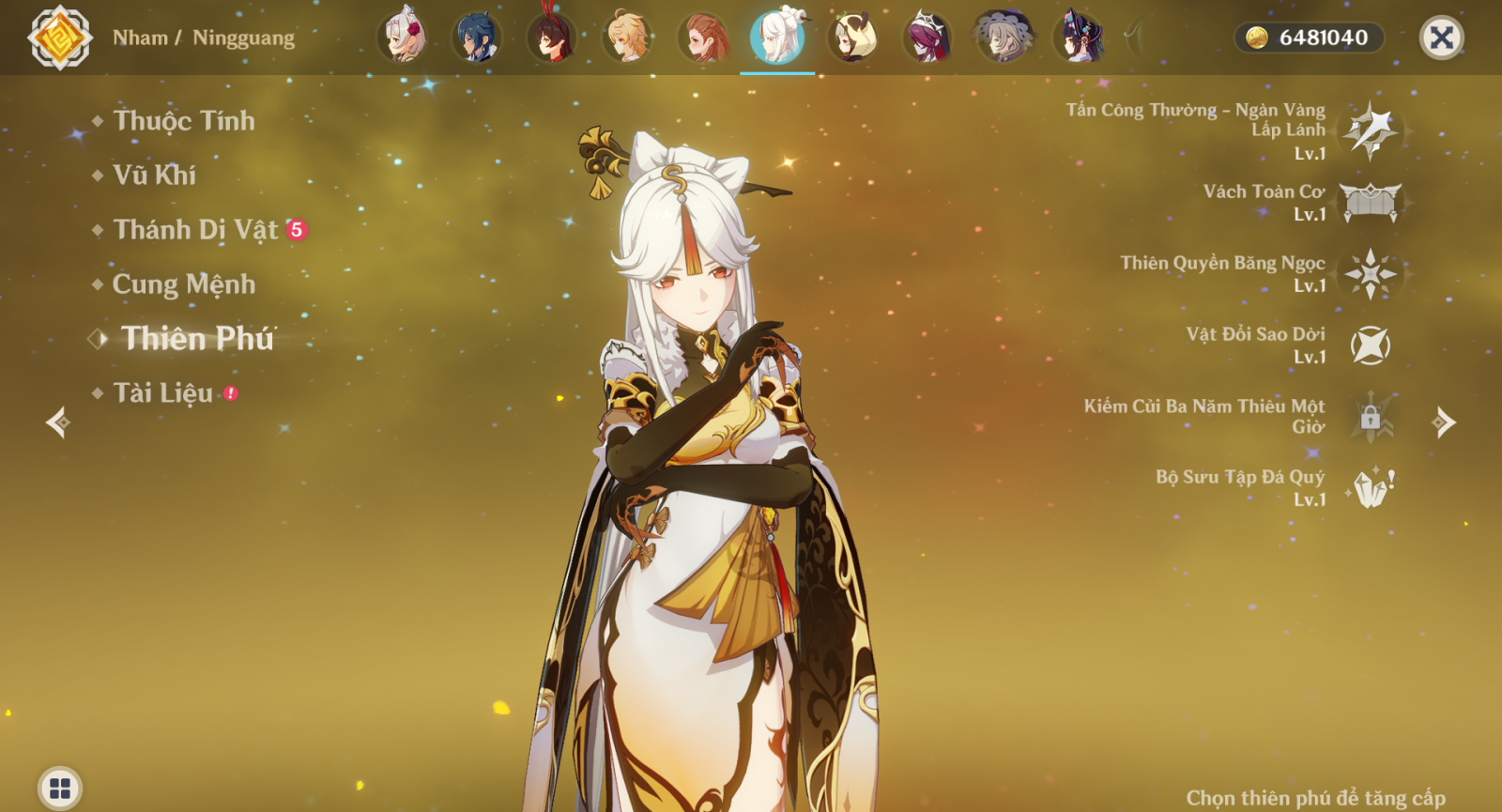Select the Bộ Sưu Tập Đá Quý talent
Image resolution: width=1502 pixels, height=812 pixels.
tap(1371, 488)
